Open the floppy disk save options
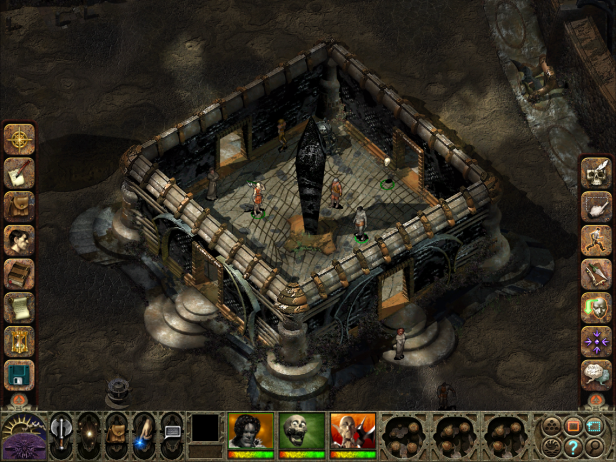The image size is (616, 462). tap(19, 375)
